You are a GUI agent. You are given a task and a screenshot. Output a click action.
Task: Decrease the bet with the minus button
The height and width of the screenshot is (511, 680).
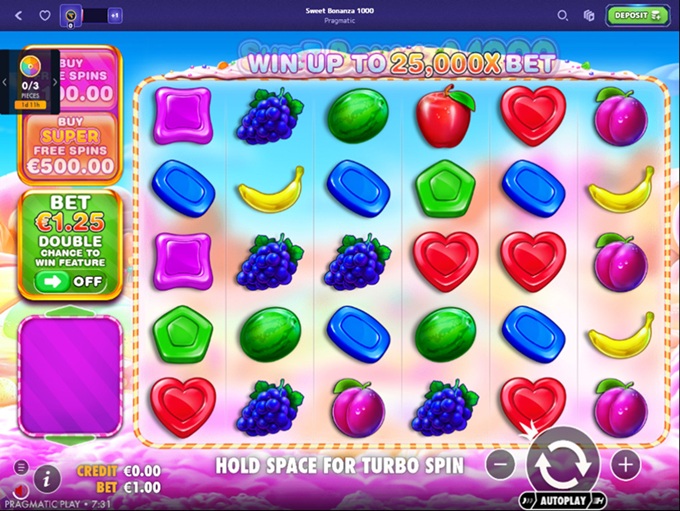point(501,464)
